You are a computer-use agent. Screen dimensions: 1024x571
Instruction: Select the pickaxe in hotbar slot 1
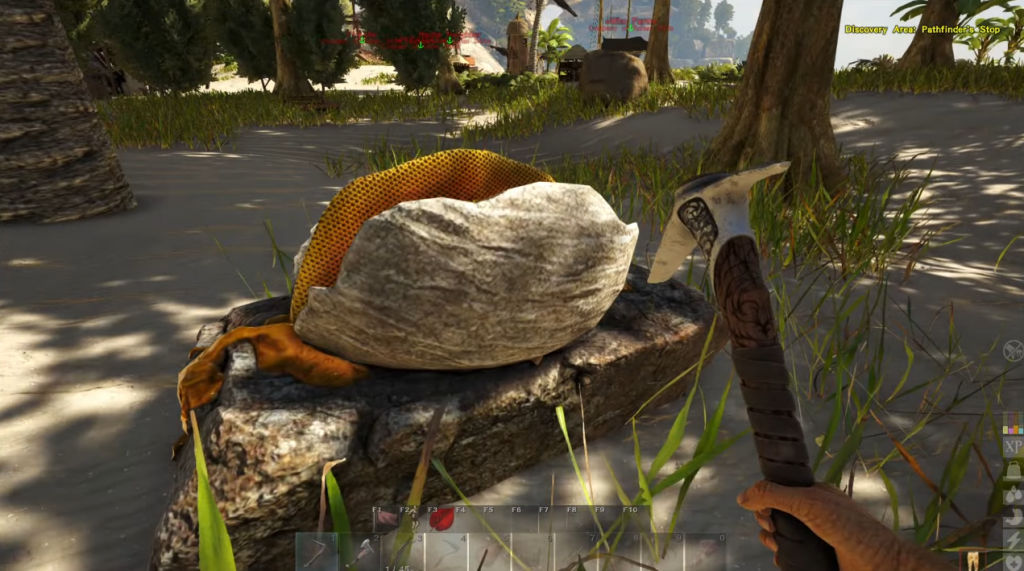tap(318, 552)
